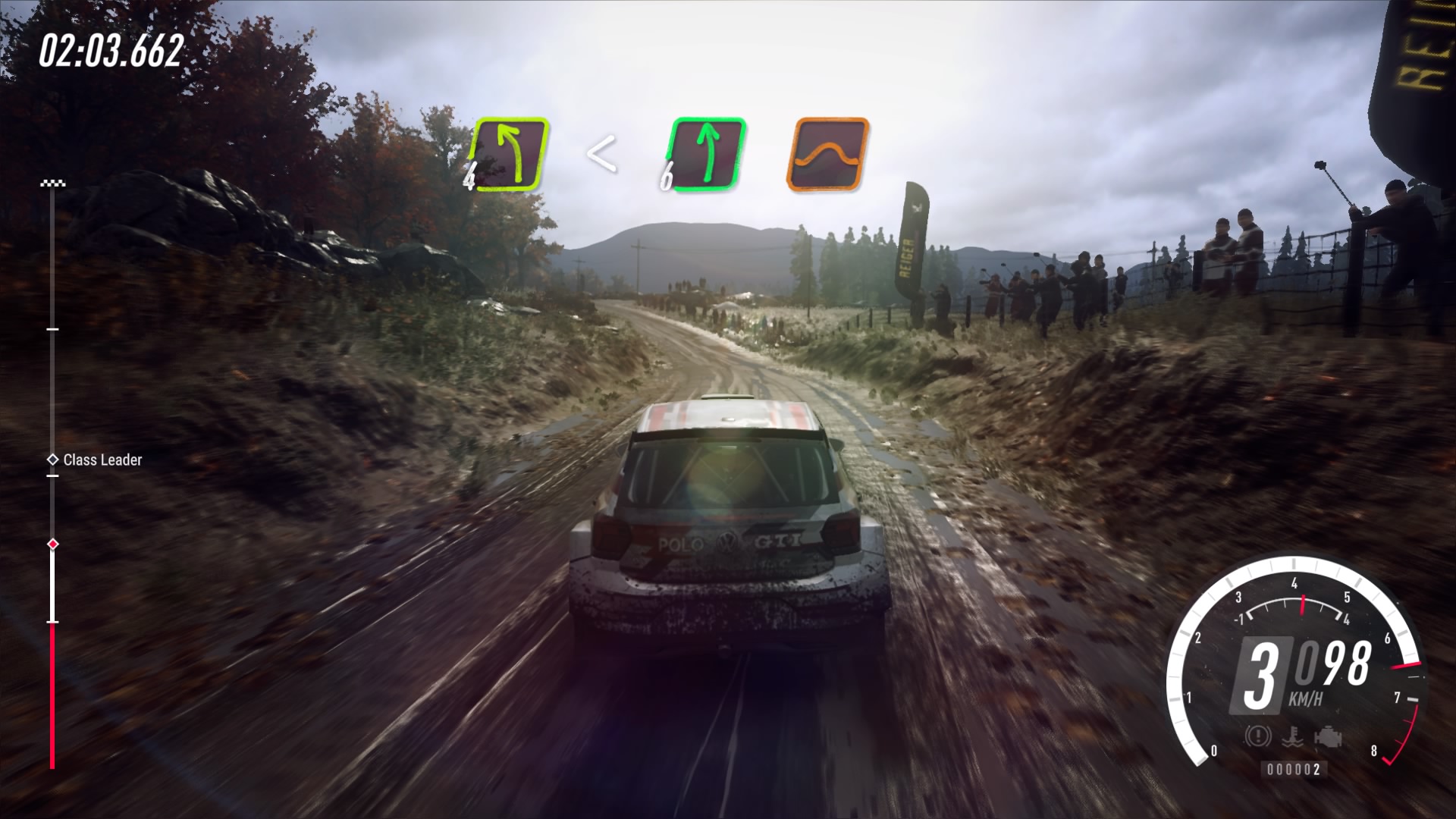This screenshot has height=819, width=1456.
Task: Select the coolant temperature warning icon
Action: tap(1293, 736)
